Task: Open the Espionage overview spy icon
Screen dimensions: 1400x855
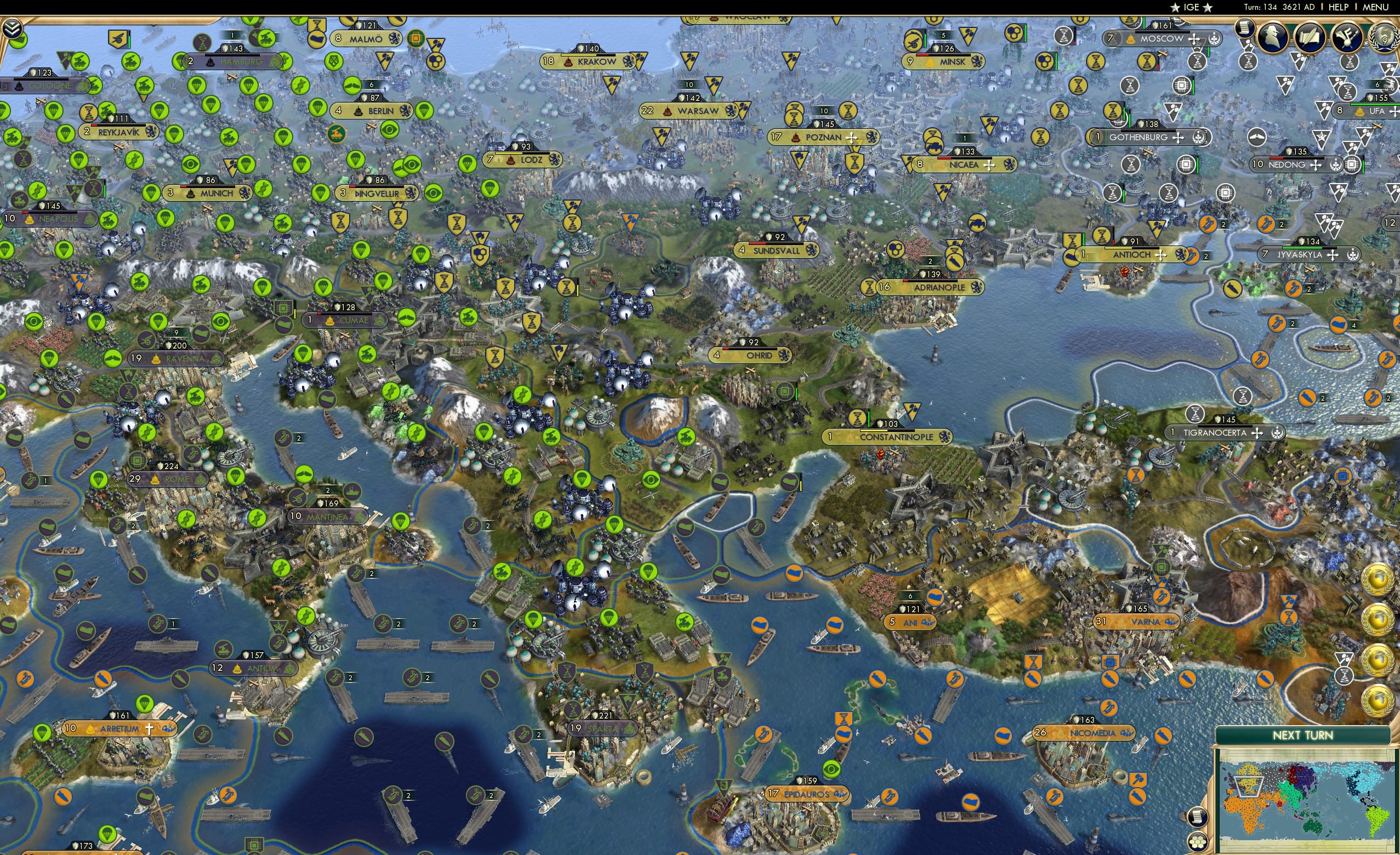Action: (x=1273, y=37)
